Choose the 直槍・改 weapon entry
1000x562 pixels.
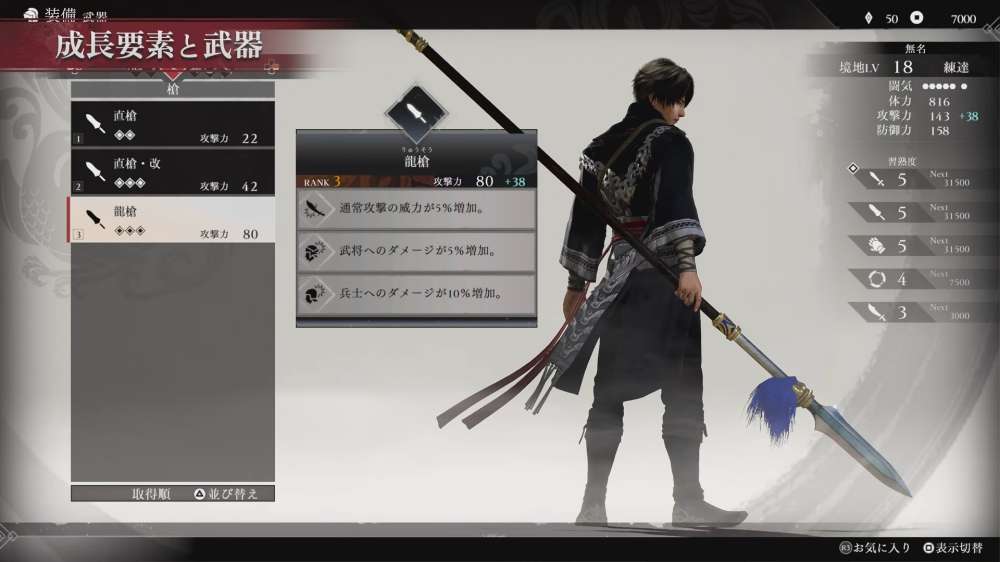click(171, 173)
